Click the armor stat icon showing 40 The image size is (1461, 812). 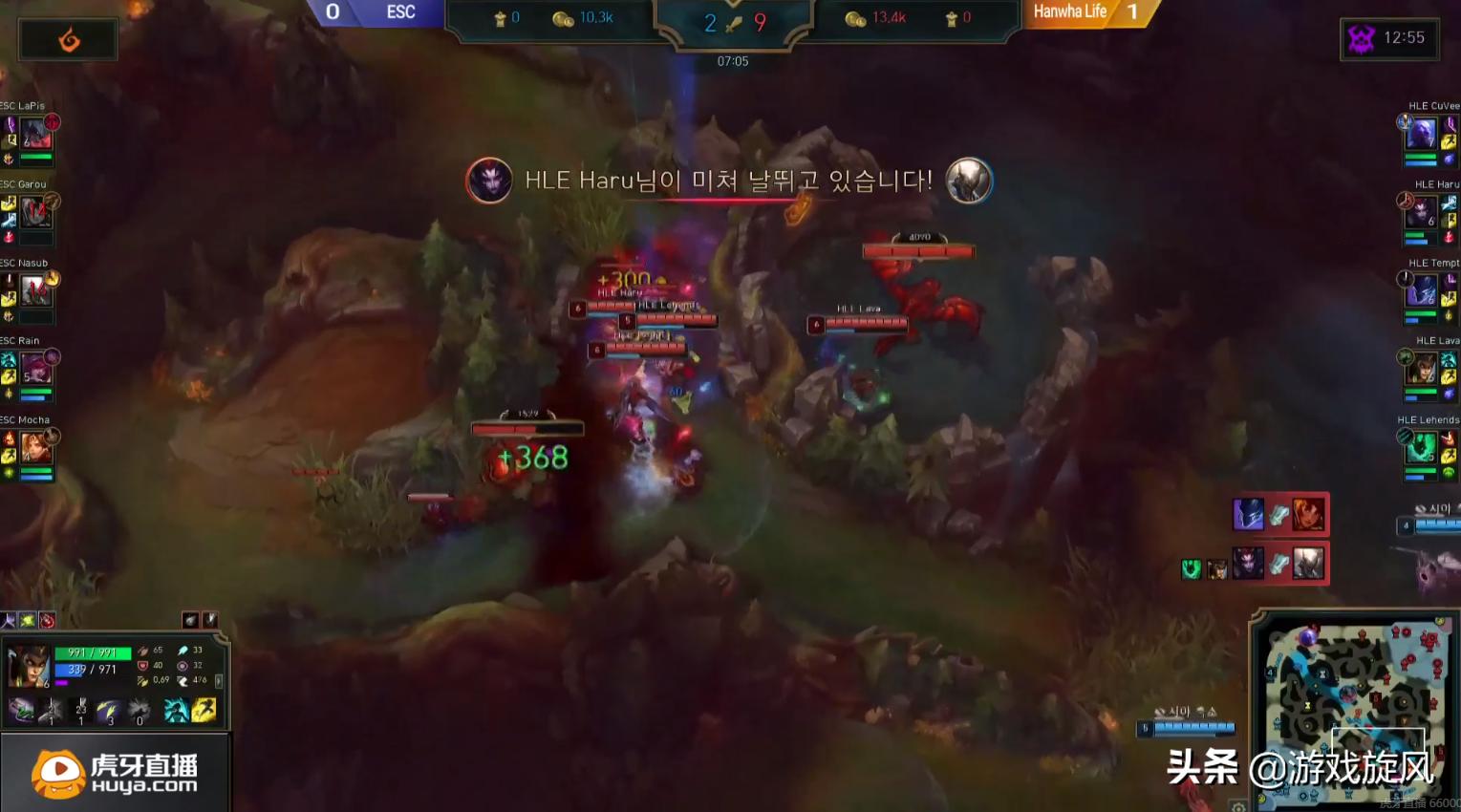[142, 666]
